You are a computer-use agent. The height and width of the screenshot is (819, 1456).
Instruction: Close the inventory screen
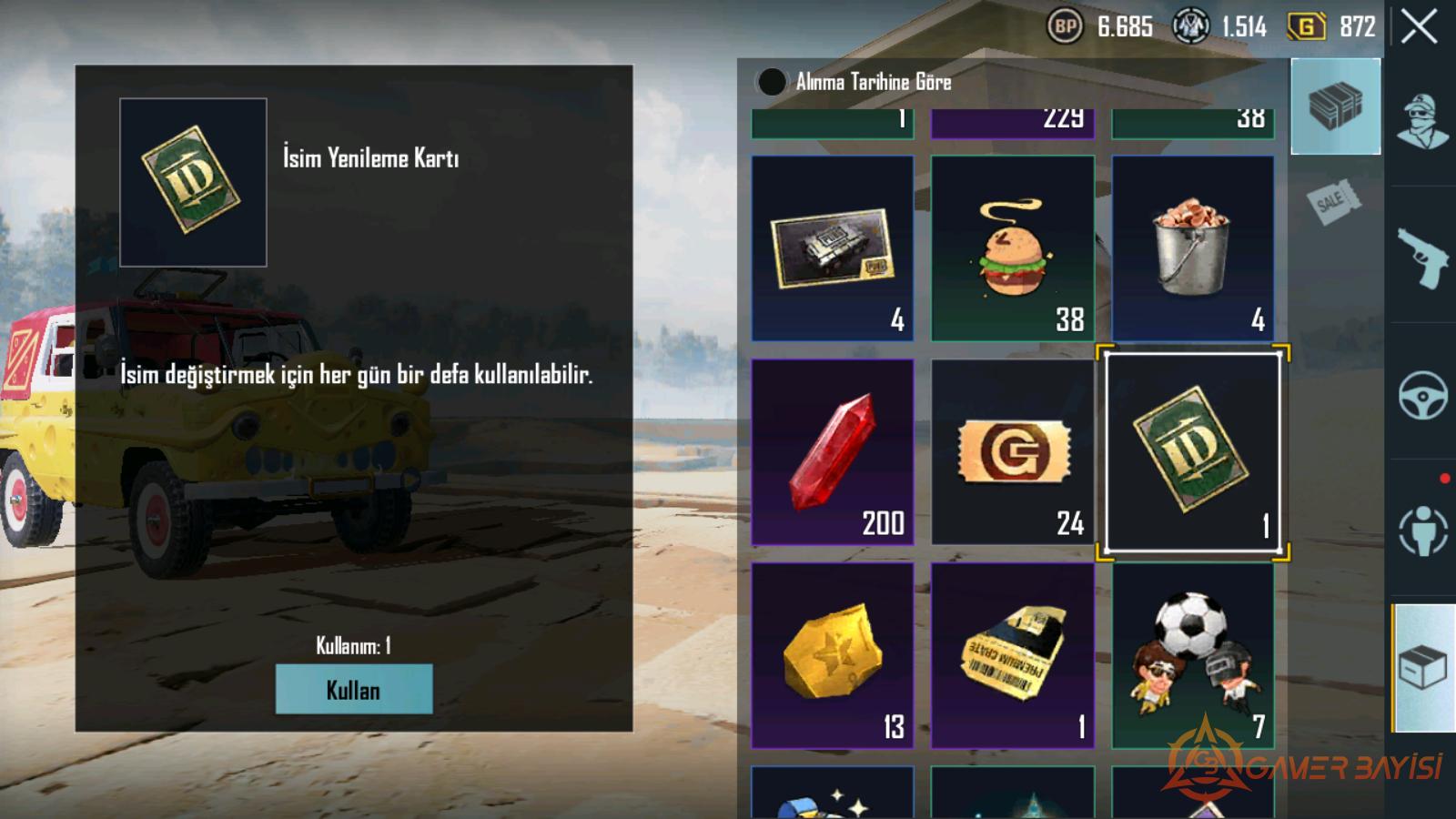(1419, 27)
